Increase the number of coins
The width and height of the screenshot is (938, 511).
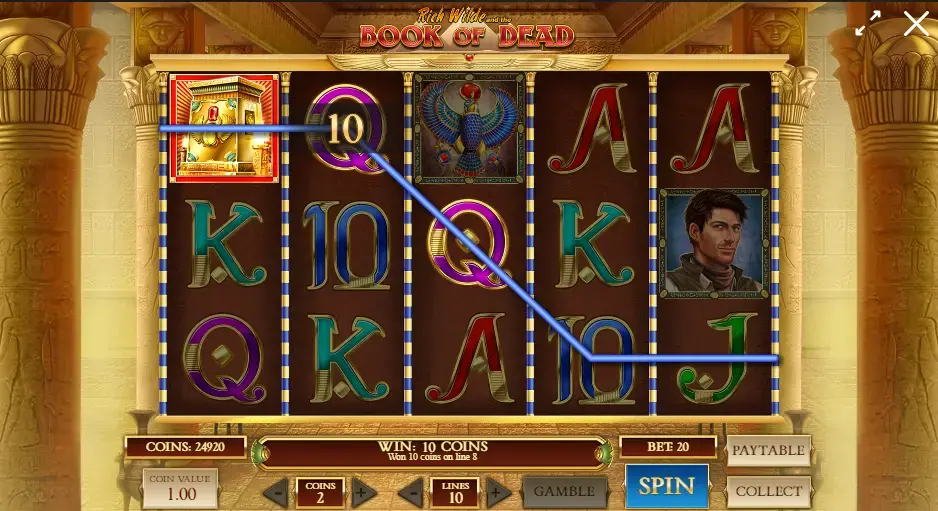[364, 492]
